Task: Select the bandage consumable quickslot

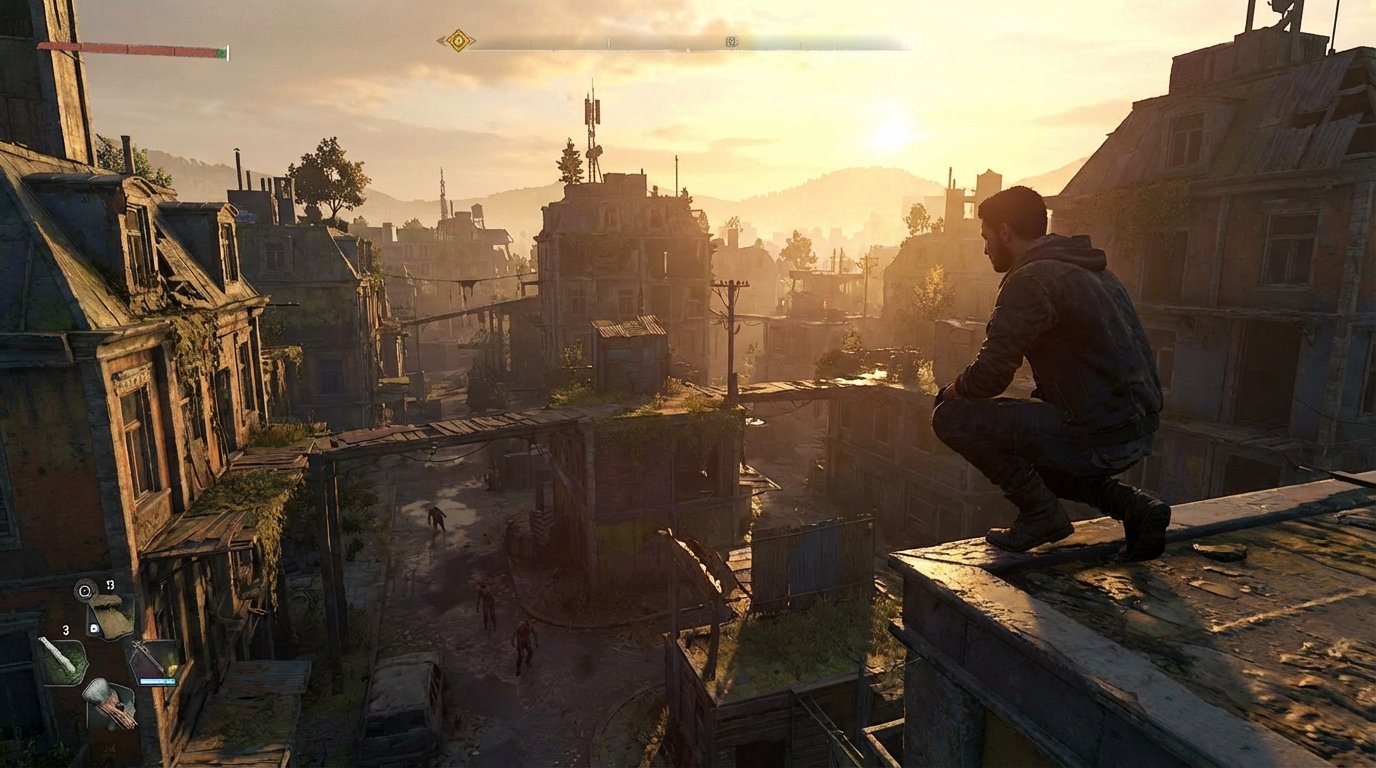Action: 65,660
